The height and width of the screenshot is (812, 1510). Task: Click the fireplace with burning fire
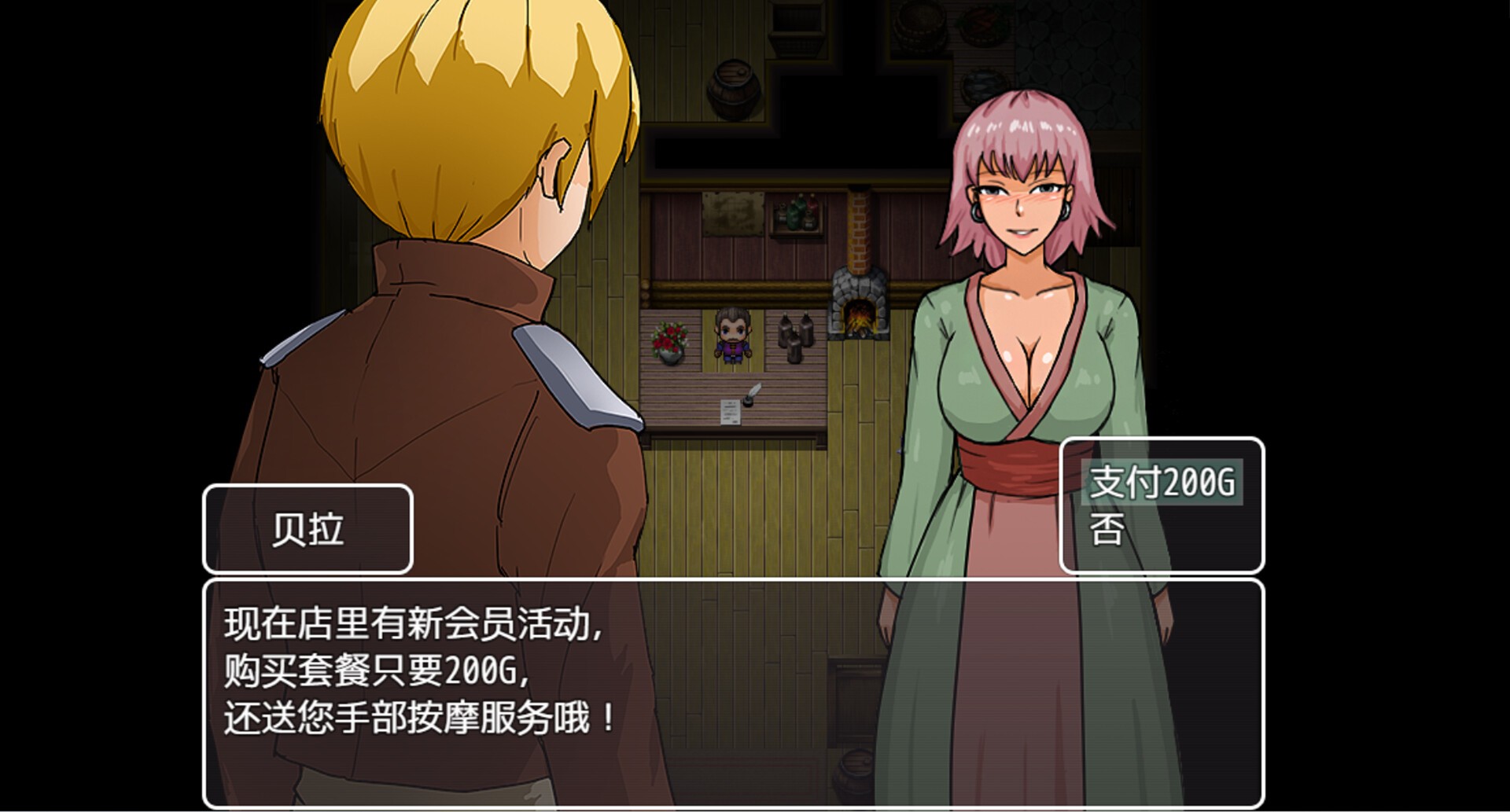tap(859, 314)
